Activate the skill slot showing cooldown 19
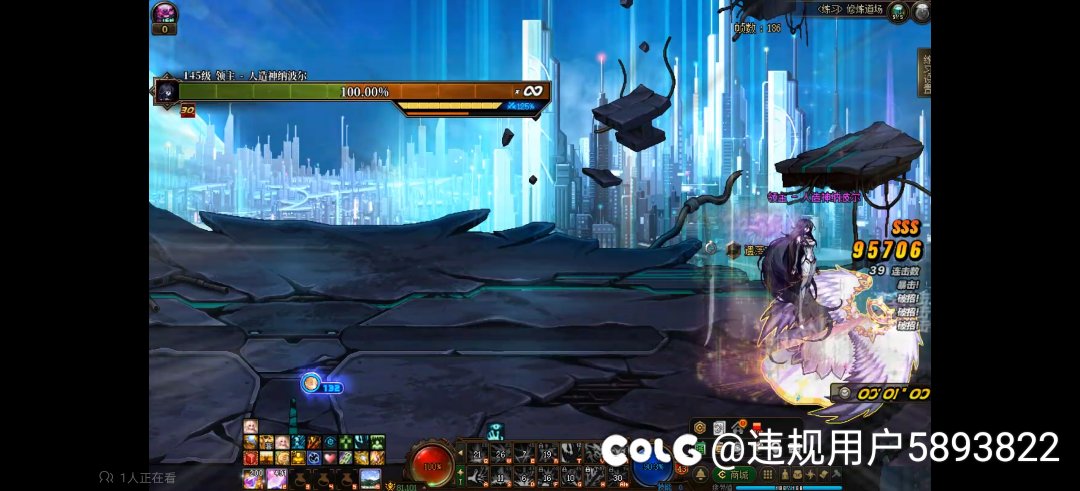Image resolution: width=1080 pixels, height=491 pixels. coord(546,455)
